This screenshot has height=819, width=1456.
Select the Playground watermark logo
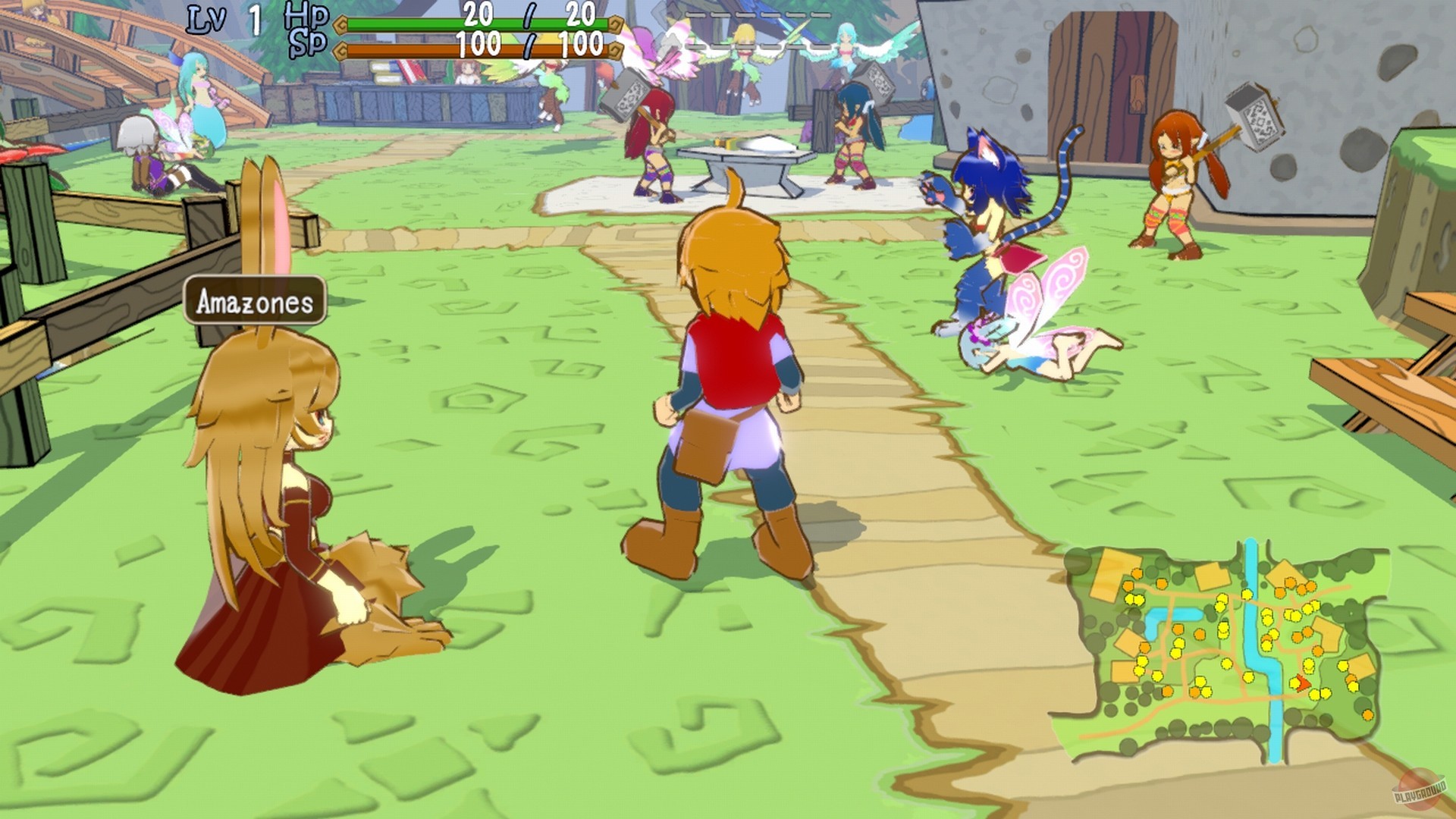[x=1420, y=790]
